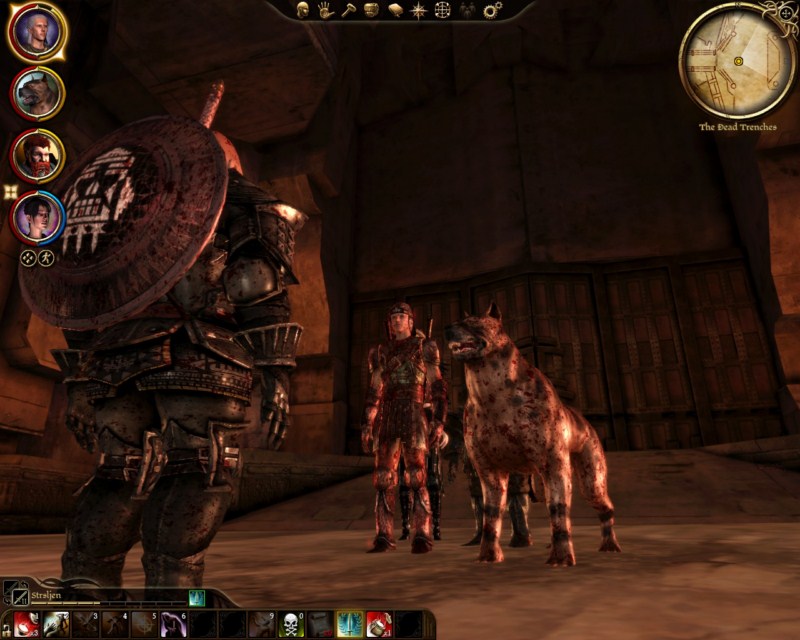The width and height of the screenshot is (800, 640).
Task: Select the dark-haired mage party portrait
Action: [37, 215]
